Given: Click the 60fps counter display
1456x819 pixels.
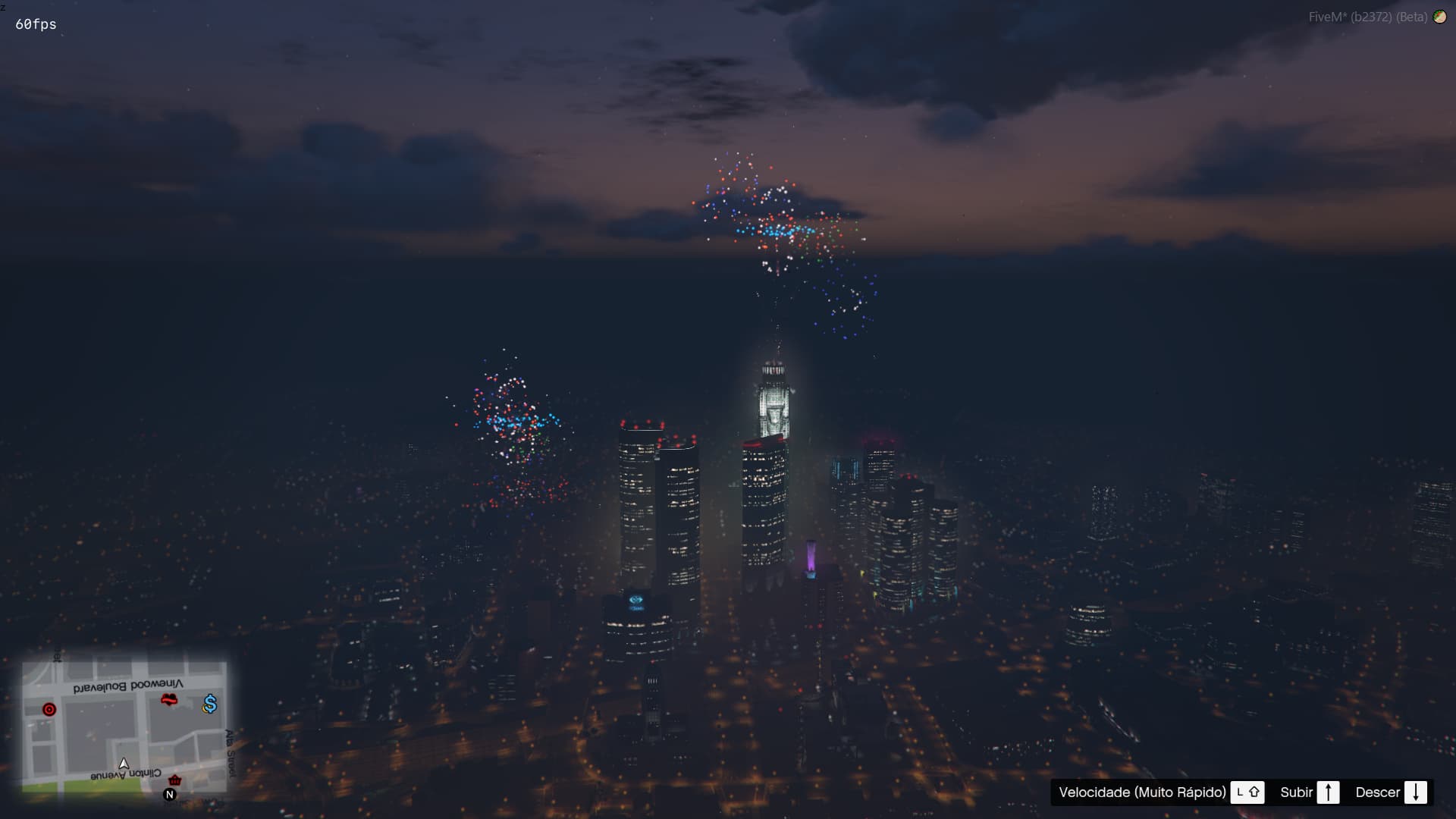Looking at the screenshot, I should tap(34, 24).
